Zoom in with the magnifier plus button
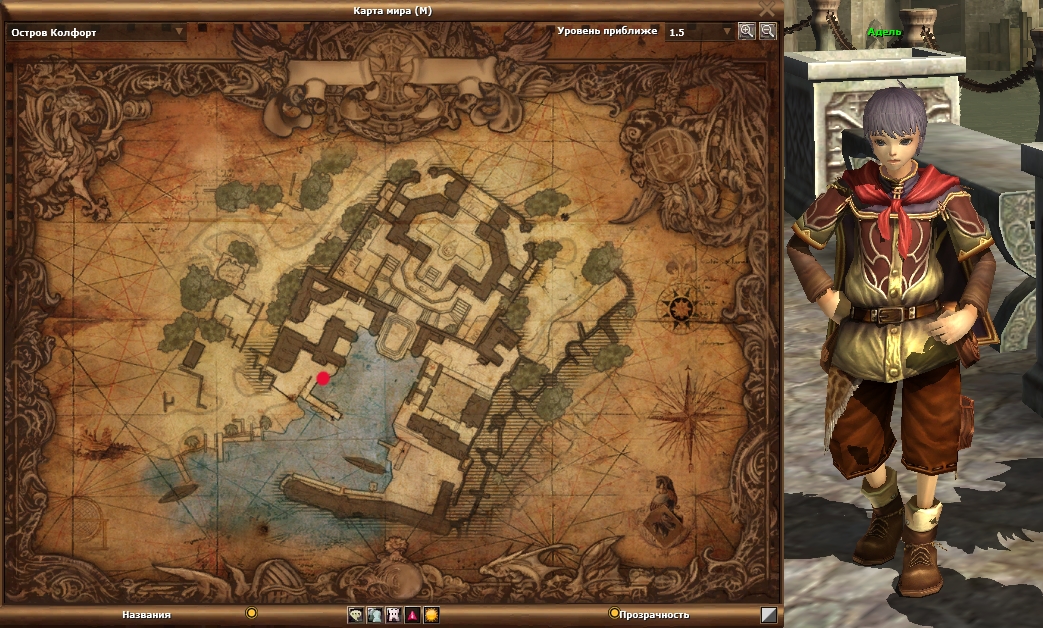 746,31
